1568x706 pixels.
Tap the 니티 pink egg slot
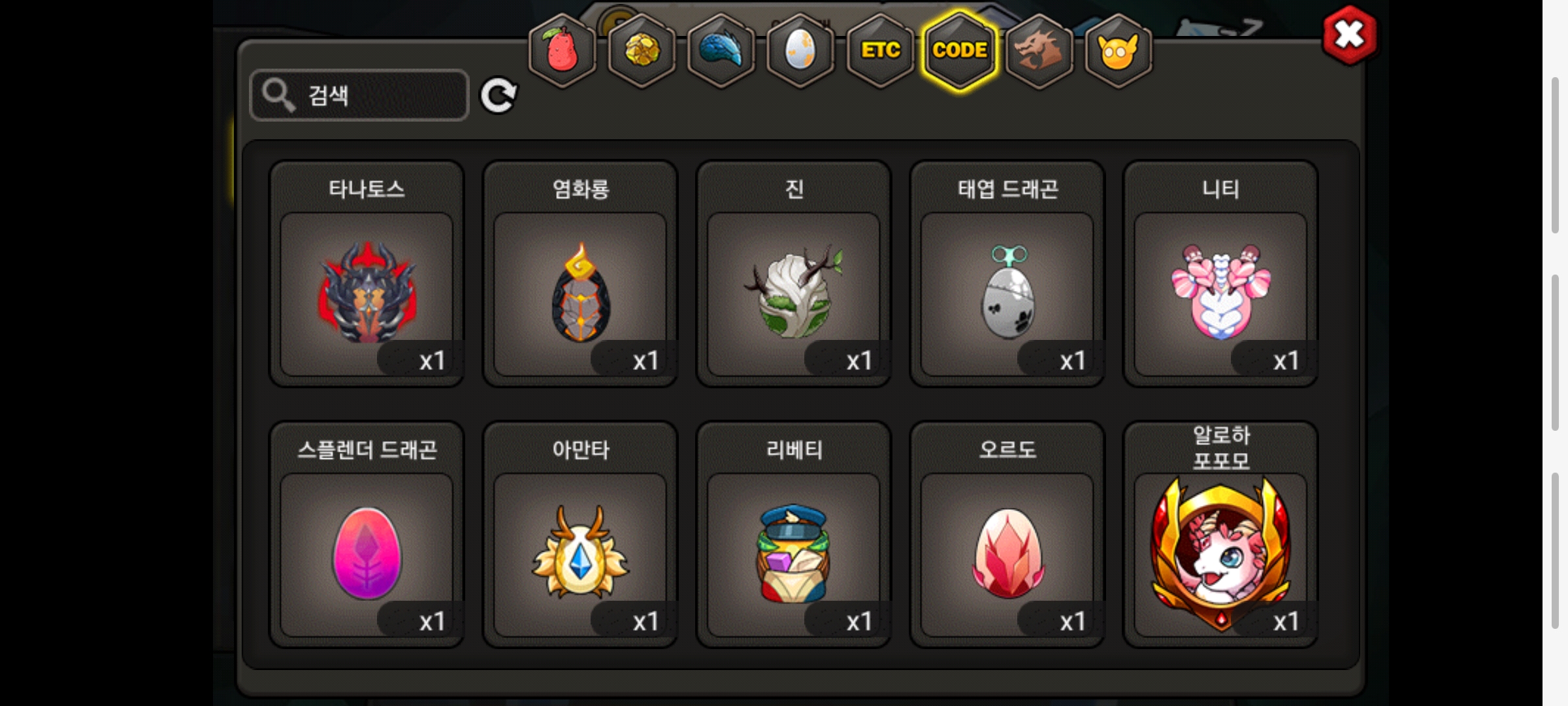(x=1220, y=293)
